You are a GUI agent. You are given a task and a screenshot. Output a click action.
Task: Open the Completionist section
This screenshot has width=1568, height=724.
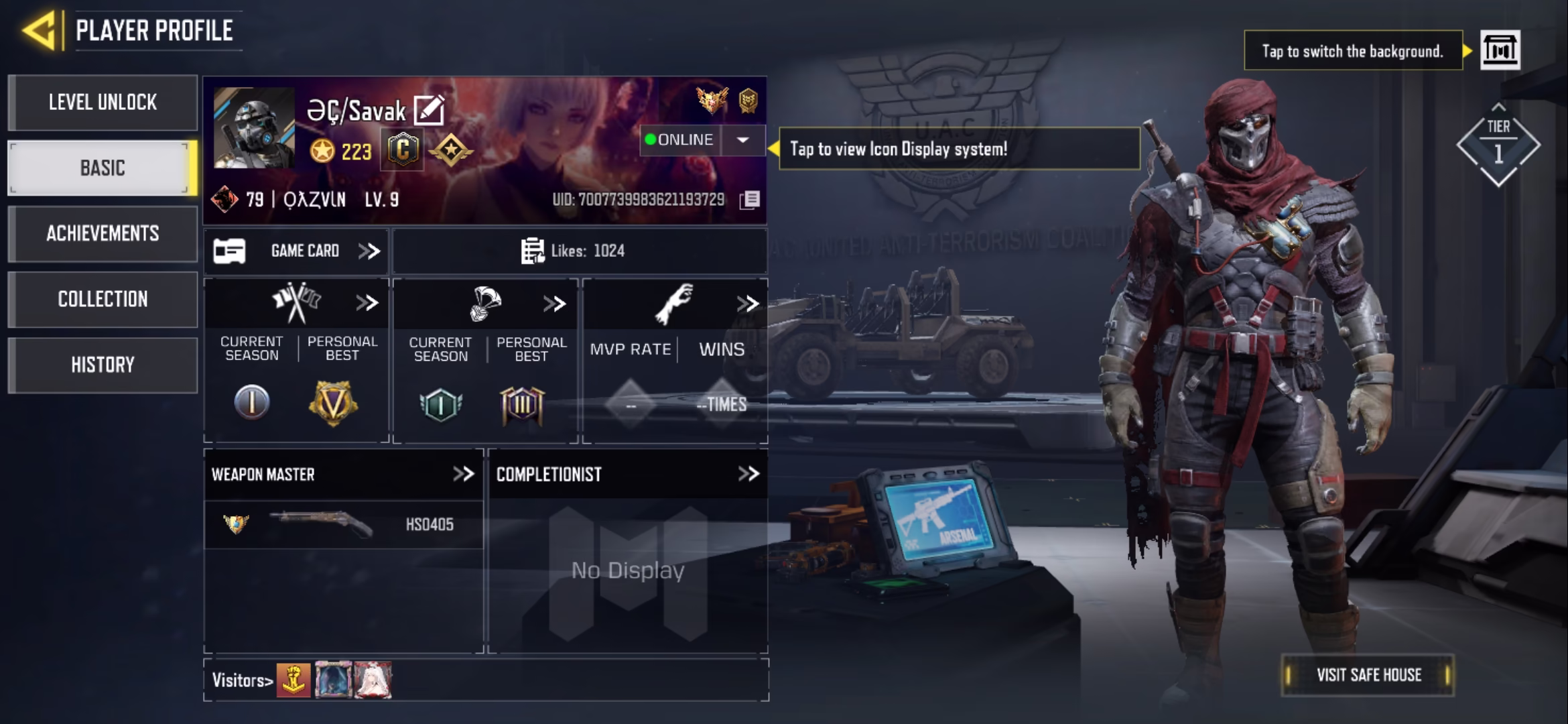[x=748, y=474]
